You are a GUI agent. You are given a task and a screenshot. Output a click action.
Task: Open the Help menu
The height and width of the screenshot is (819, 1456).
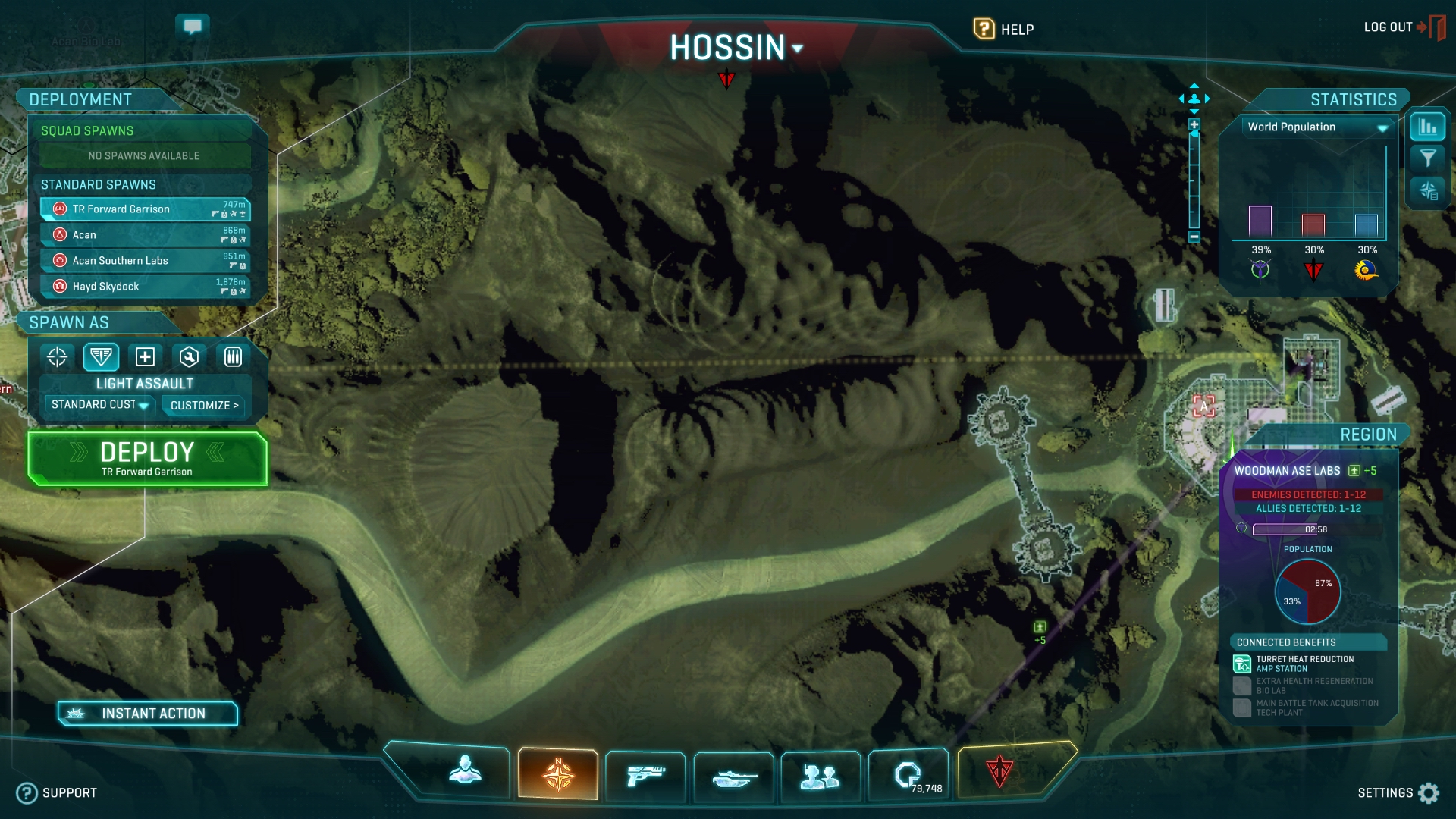pos(1003,30)
